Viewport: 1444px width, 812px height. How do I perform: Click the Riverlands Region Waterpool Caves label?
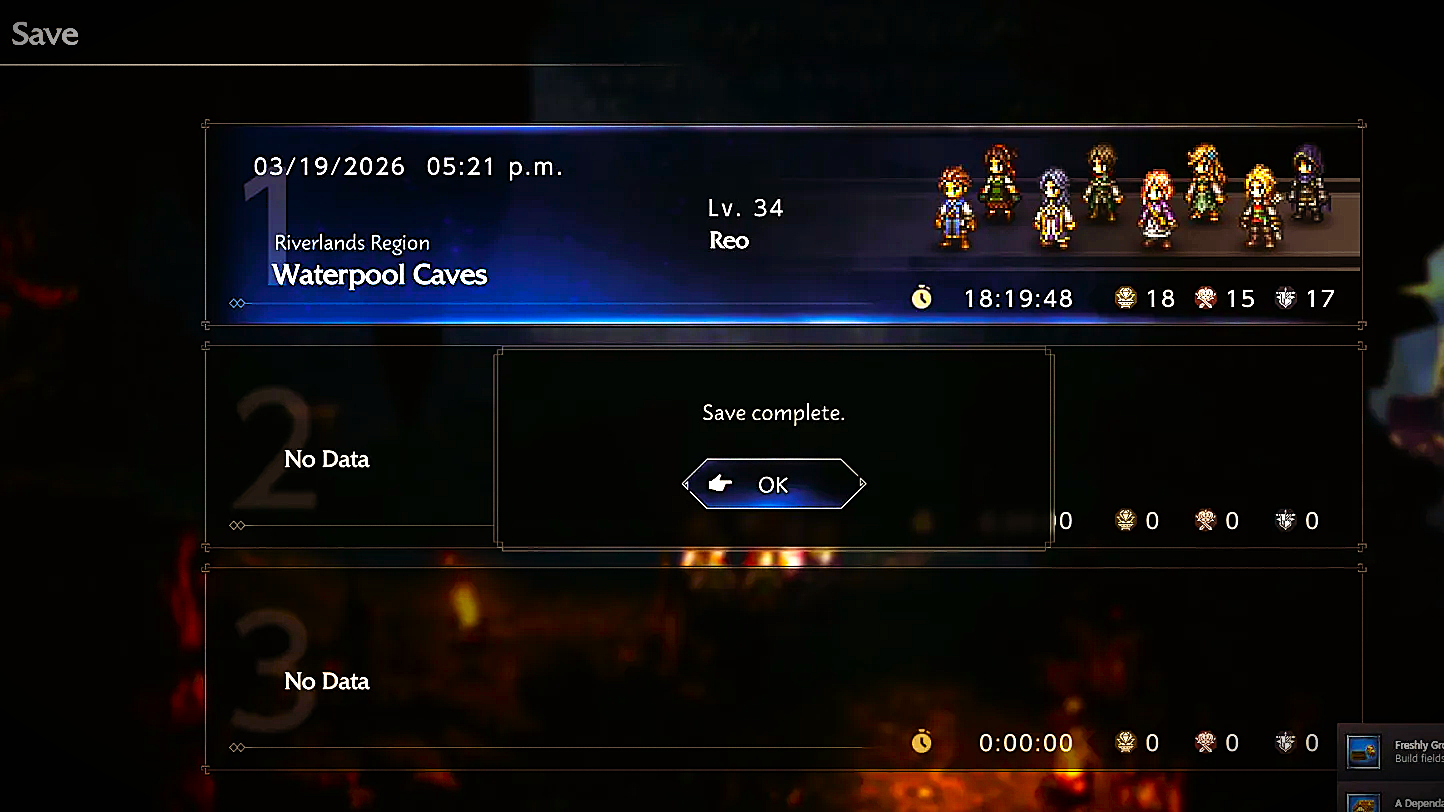click(378, 262)
